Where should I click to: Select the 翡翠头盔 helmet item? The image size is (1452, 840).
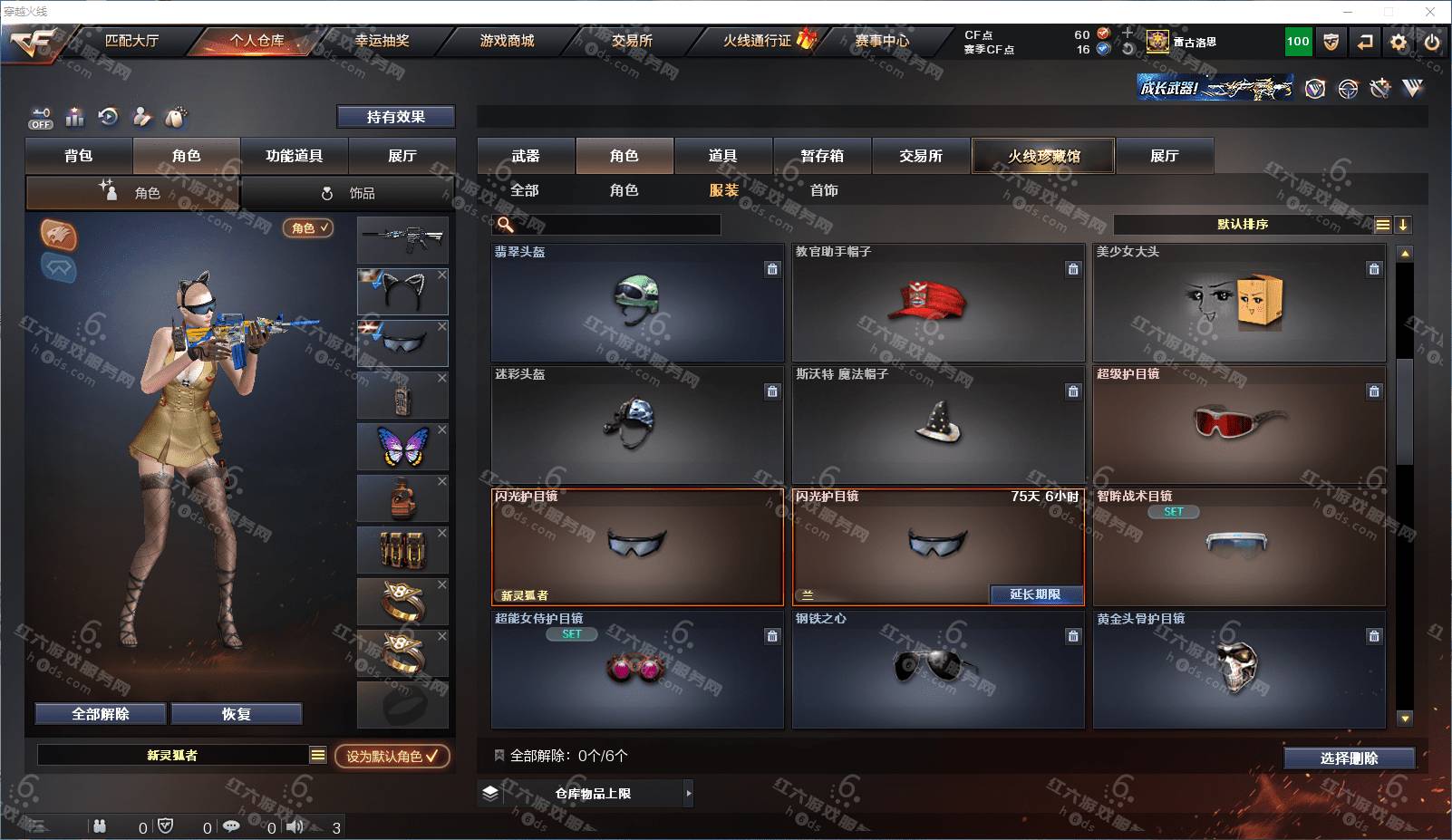coord(637,304)
